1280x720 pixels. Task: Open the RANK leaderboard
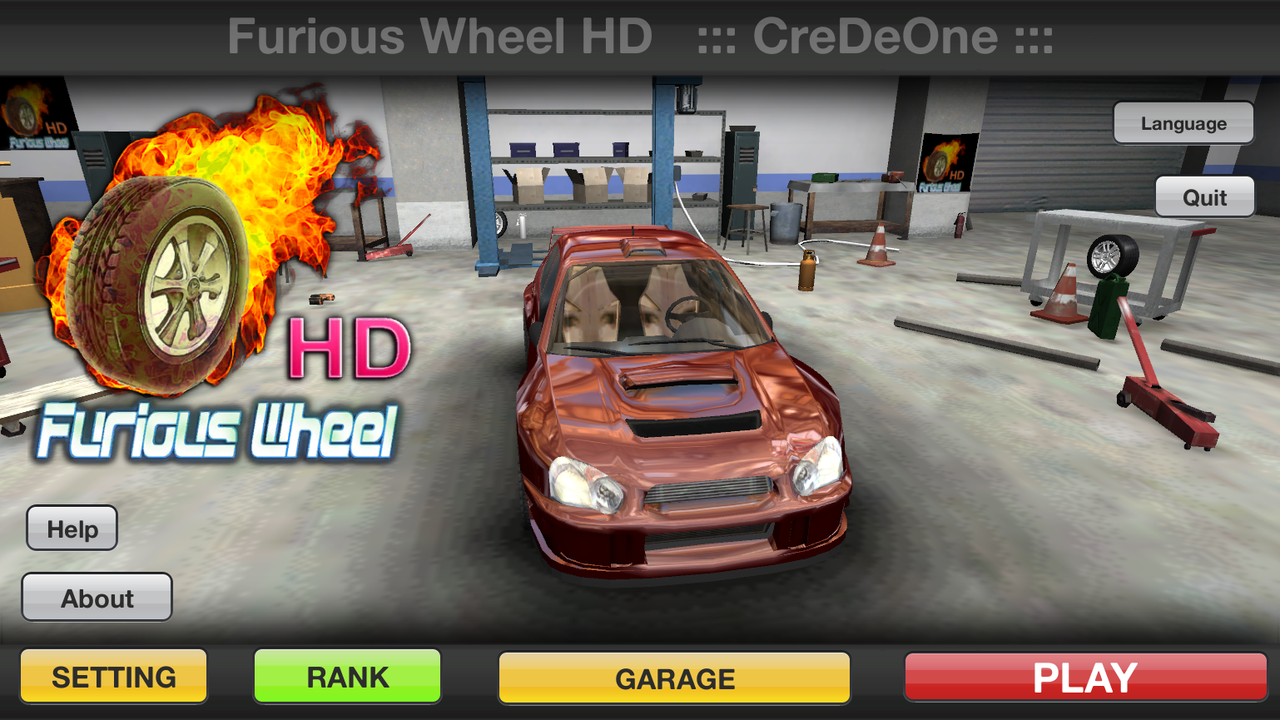click(x=347, y=676)
